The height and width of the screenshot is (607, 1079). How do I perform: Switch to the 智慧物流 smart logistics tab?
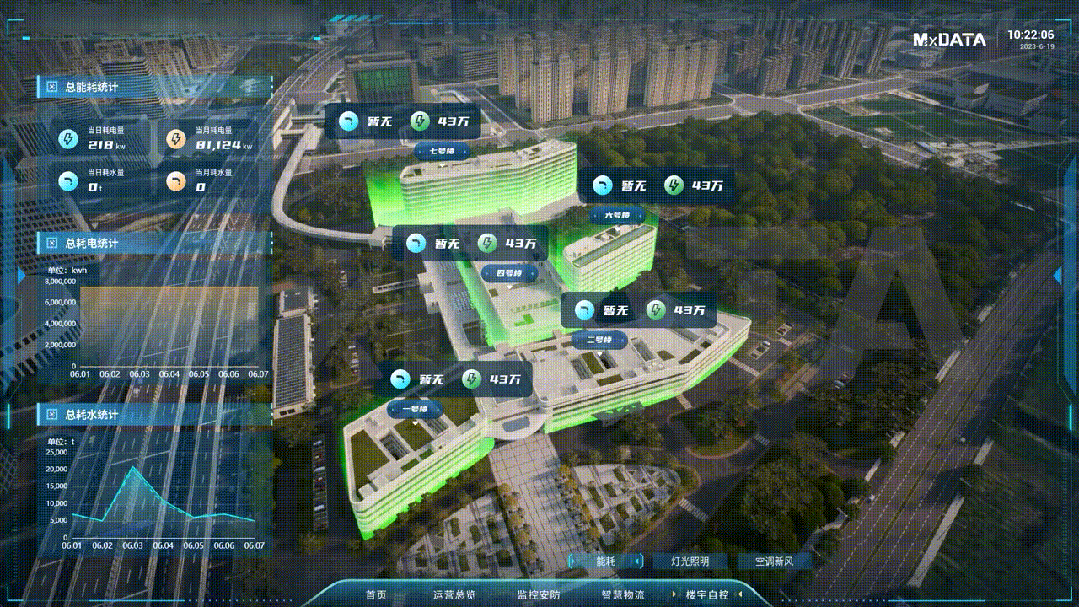coord(623,595)
